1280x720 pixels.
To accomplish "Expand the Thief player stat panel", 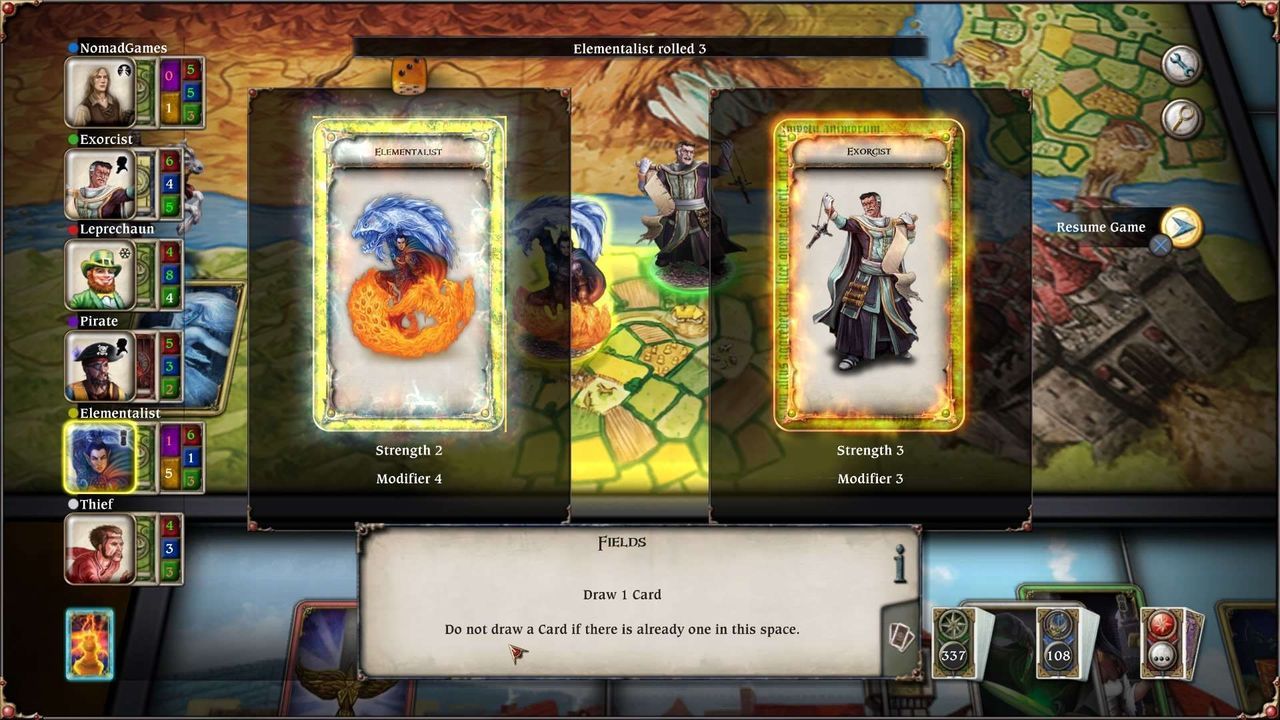I will tap(172, 547).
